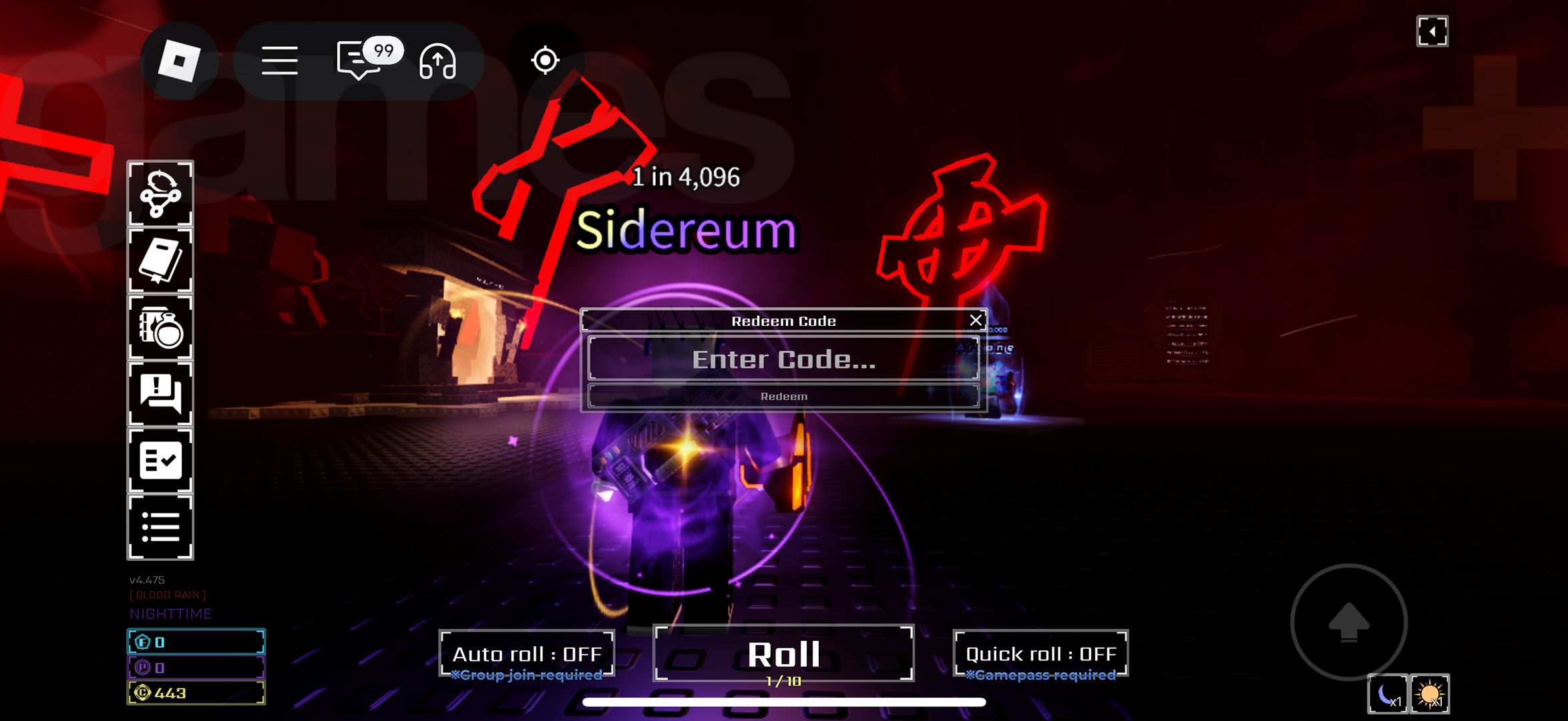Viewport: 1568px width, 721px height.
Task: Open the list menu icon in the sidebar
Action: [160, 525]
